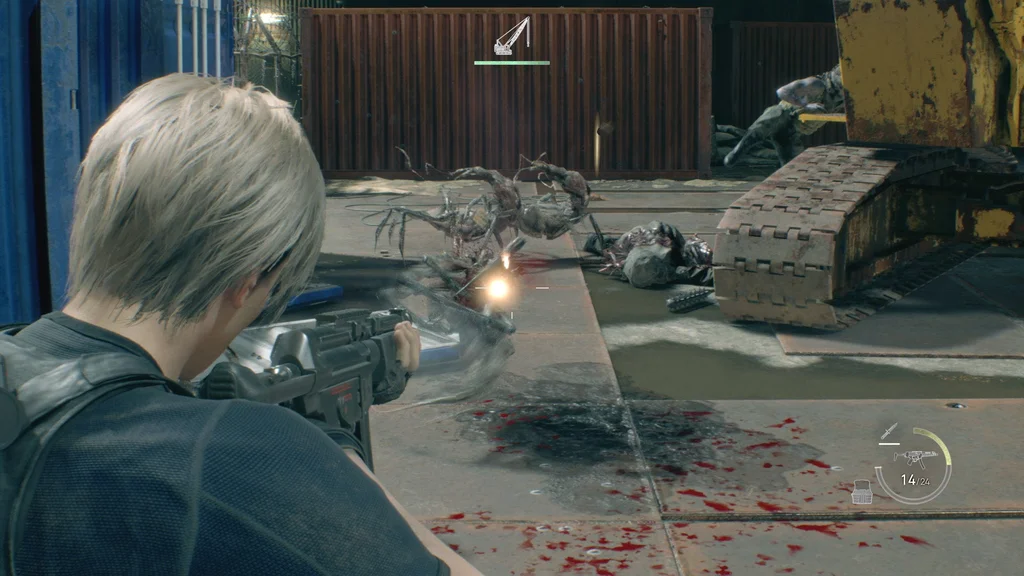The width and height of the screenshot is (1024, 576).
Task: Open the body armor vest icon
Action: pos(862,492)
